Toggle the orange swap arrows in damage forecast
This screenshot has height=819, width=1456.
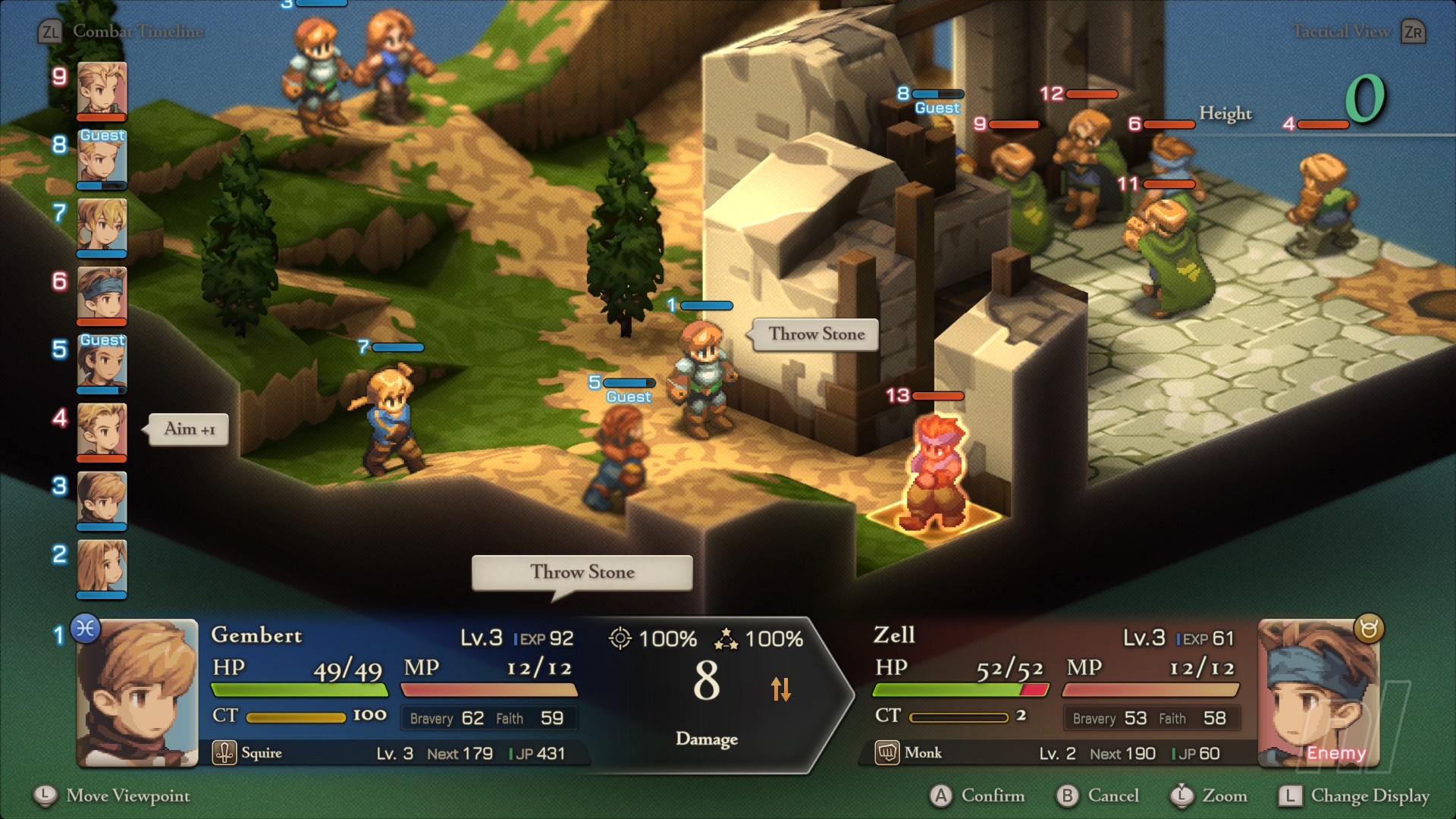click(x=781, y=689)
